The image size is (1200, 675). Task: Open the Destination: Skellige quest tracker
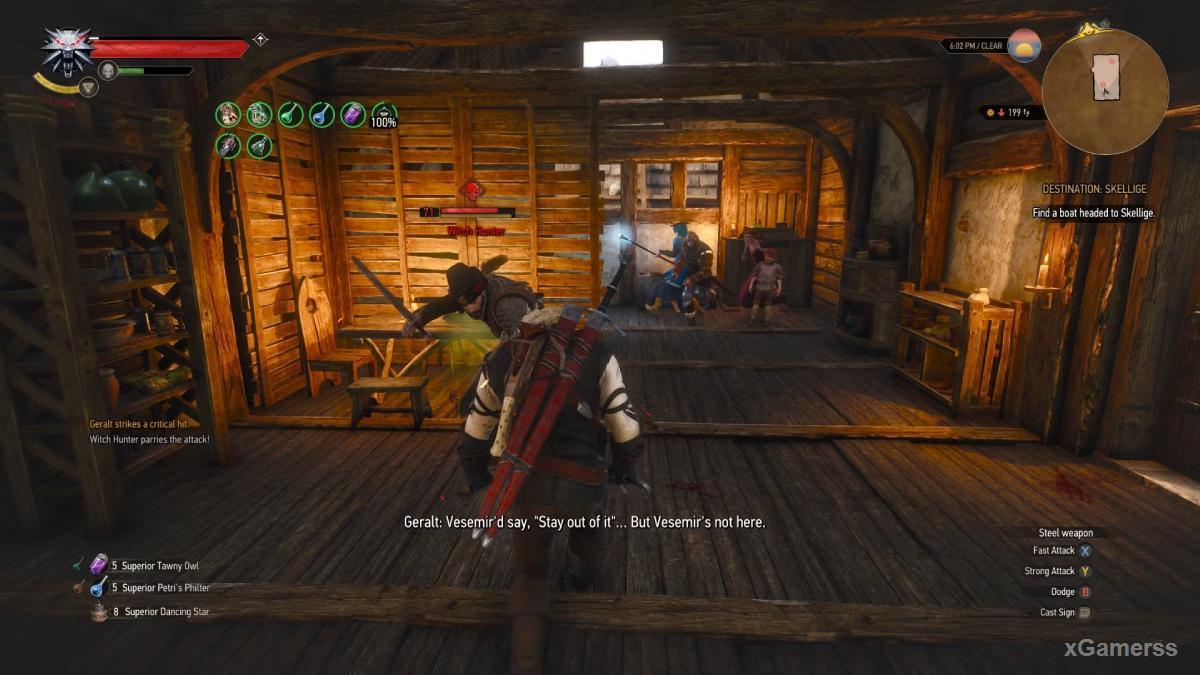tap(1094, 189)
